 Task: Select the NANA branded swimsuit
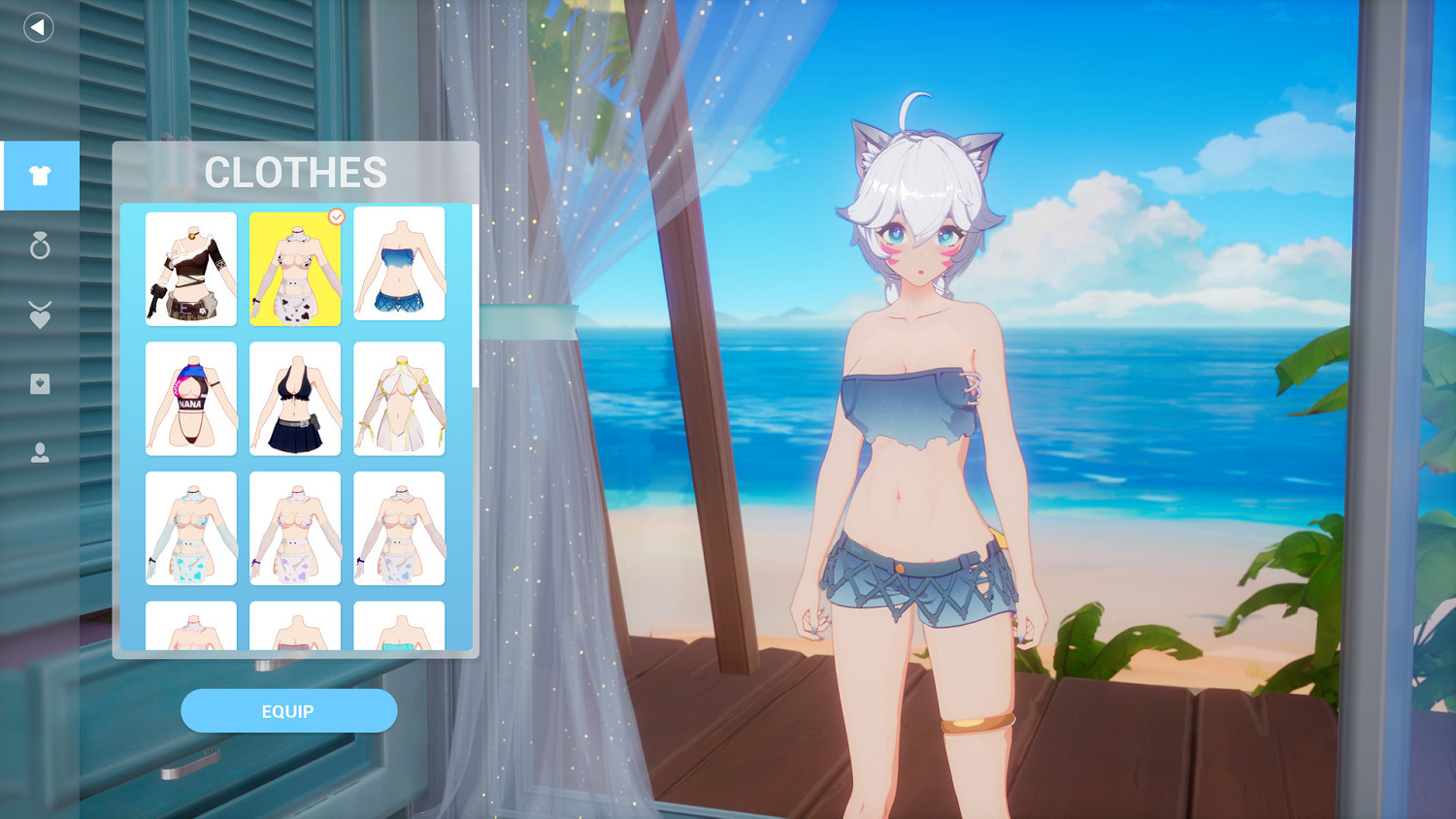191,398
